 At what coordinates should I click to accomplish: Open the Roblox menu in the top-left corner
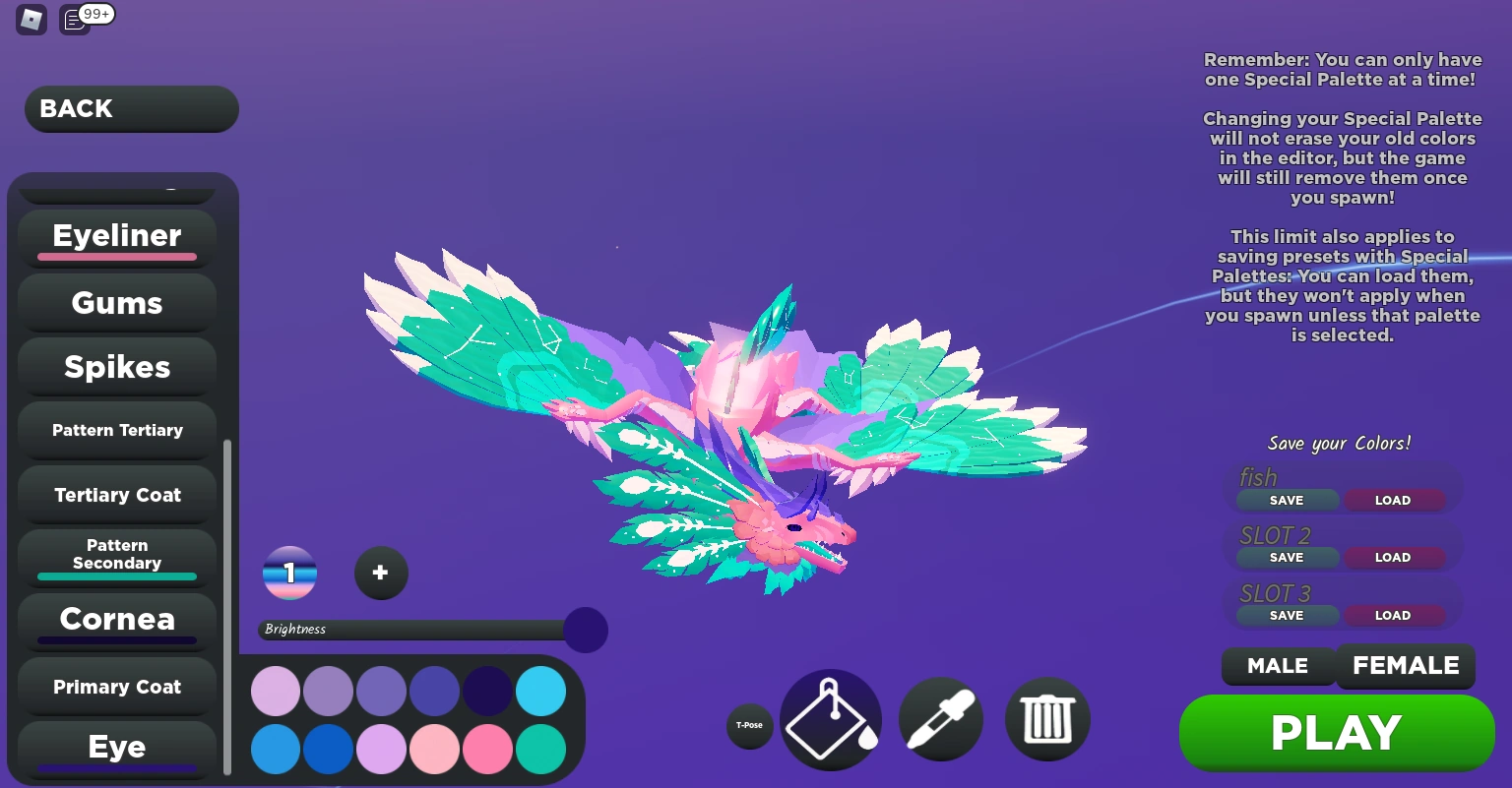coord(31,19)
